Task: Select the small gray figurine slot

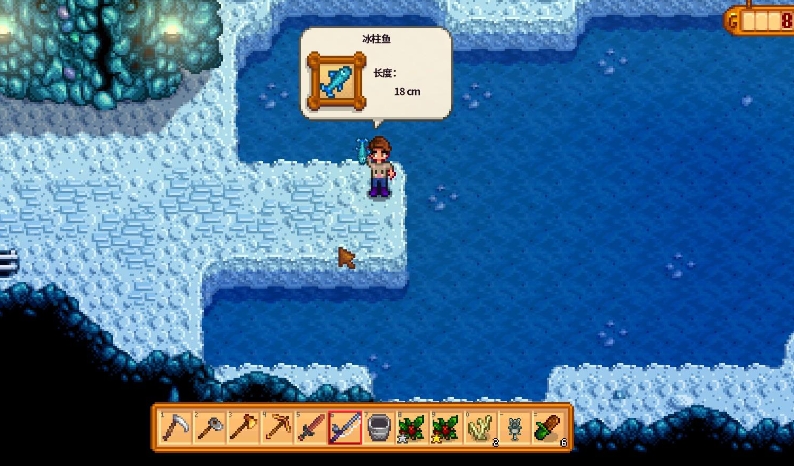Action: pyautogui.click(x=515, y=428)
